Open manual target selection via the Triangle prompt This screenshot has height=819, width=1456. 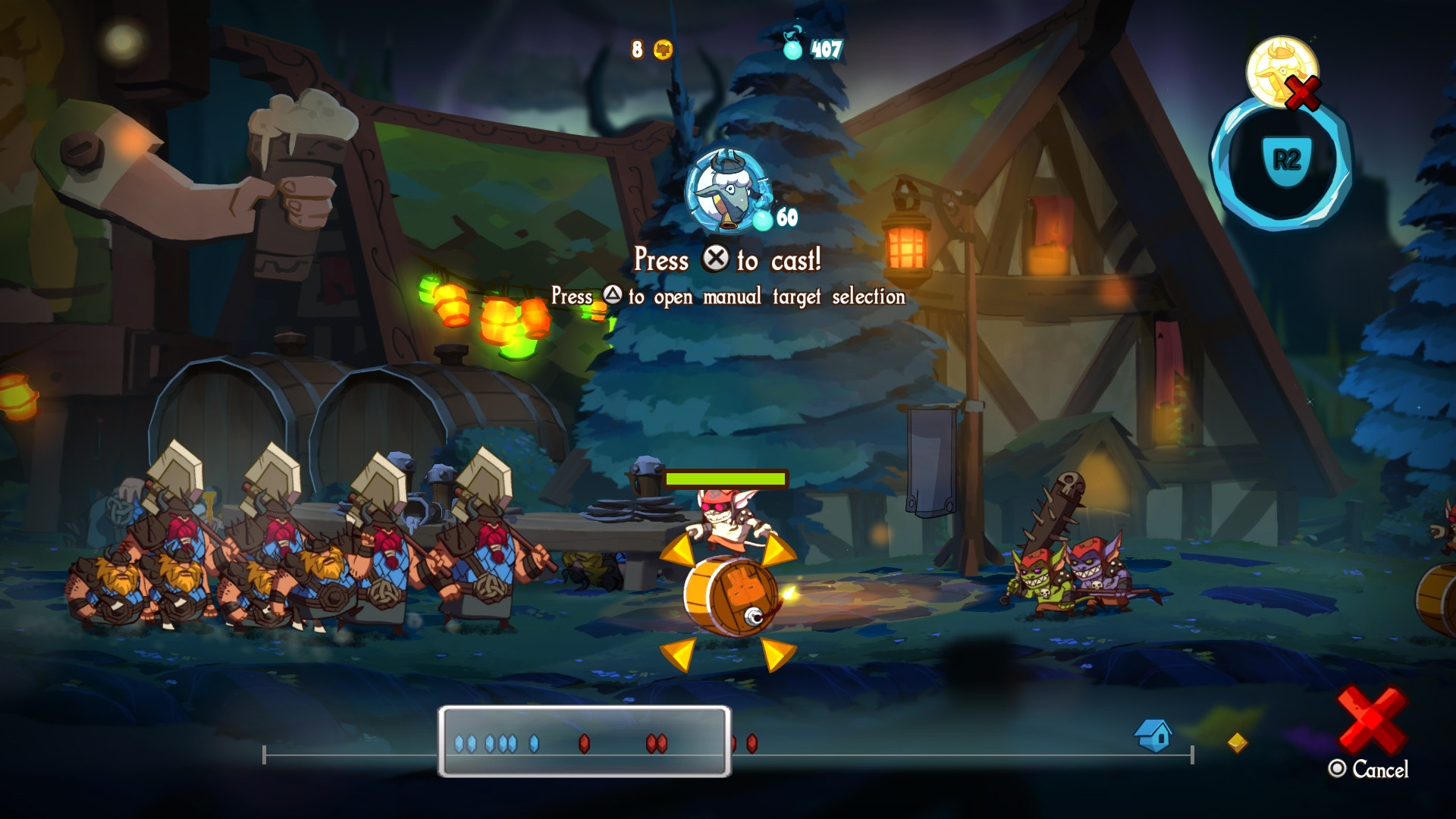(614, 297)
